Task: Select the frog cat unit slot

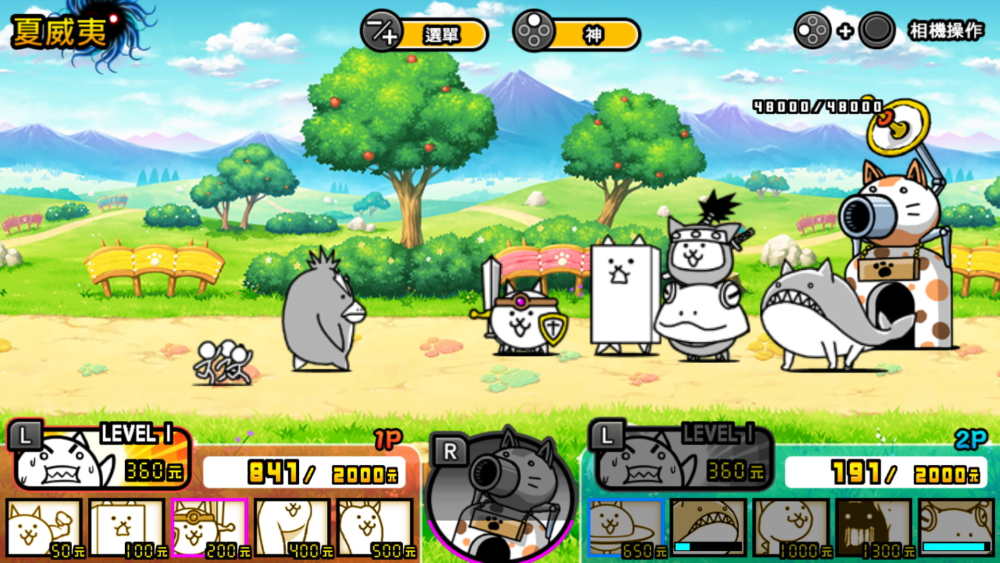Action: 956,527
